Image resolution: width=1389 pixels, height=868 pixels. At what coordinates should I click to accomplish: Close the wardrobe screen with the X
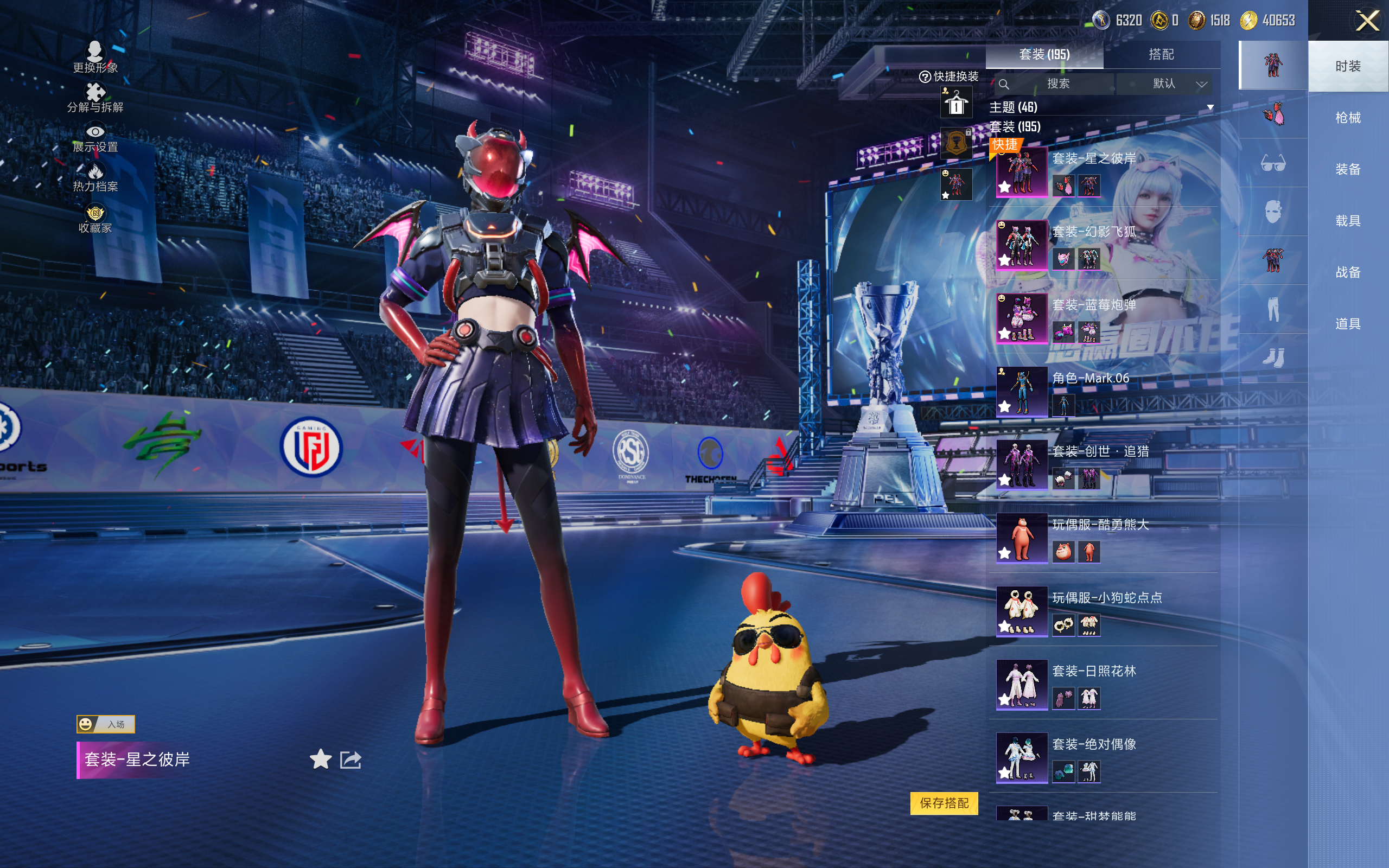(x=1367, y=21)
